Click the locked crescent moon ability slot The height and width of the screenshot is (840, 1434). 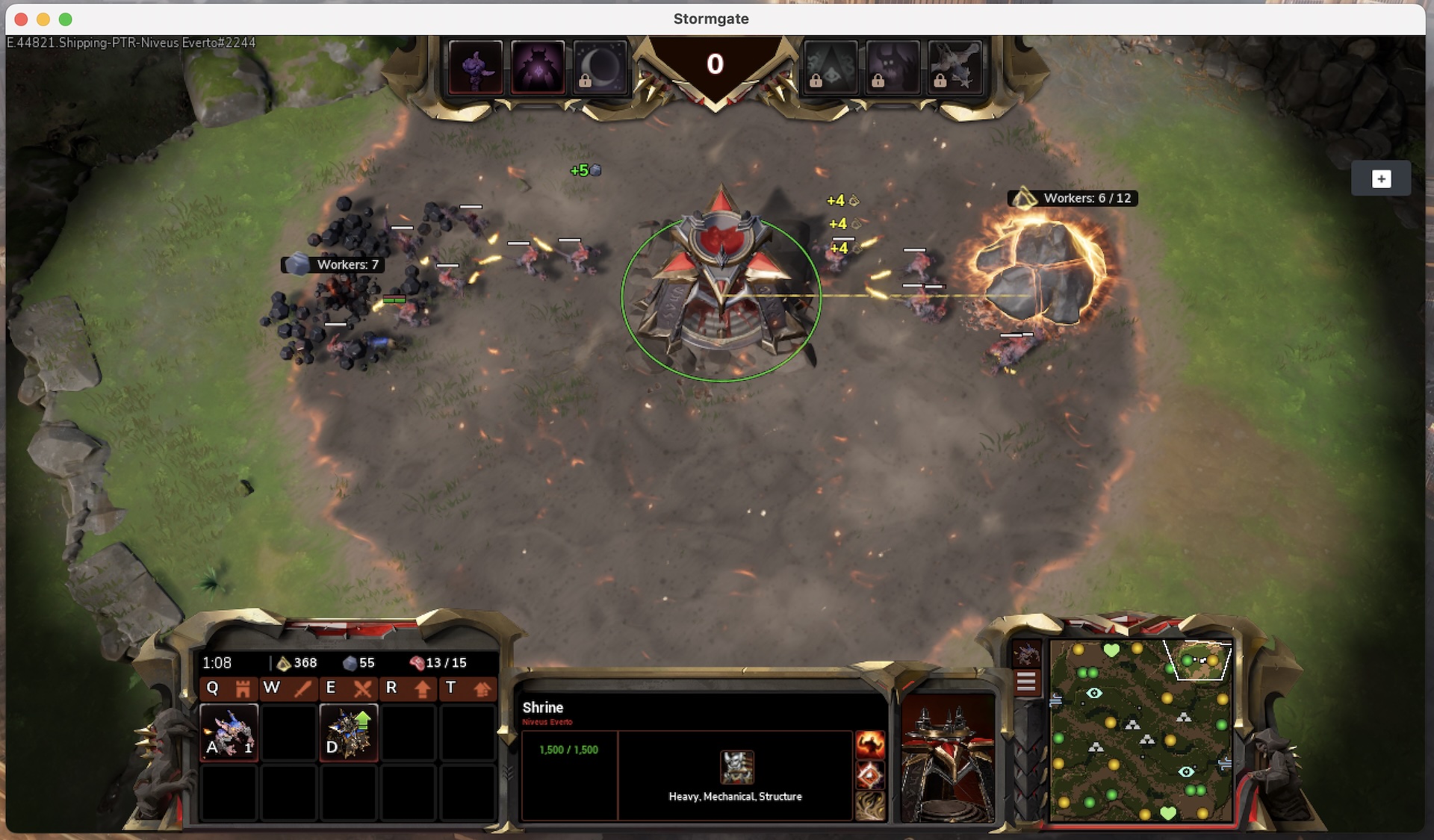pos(598,69)
